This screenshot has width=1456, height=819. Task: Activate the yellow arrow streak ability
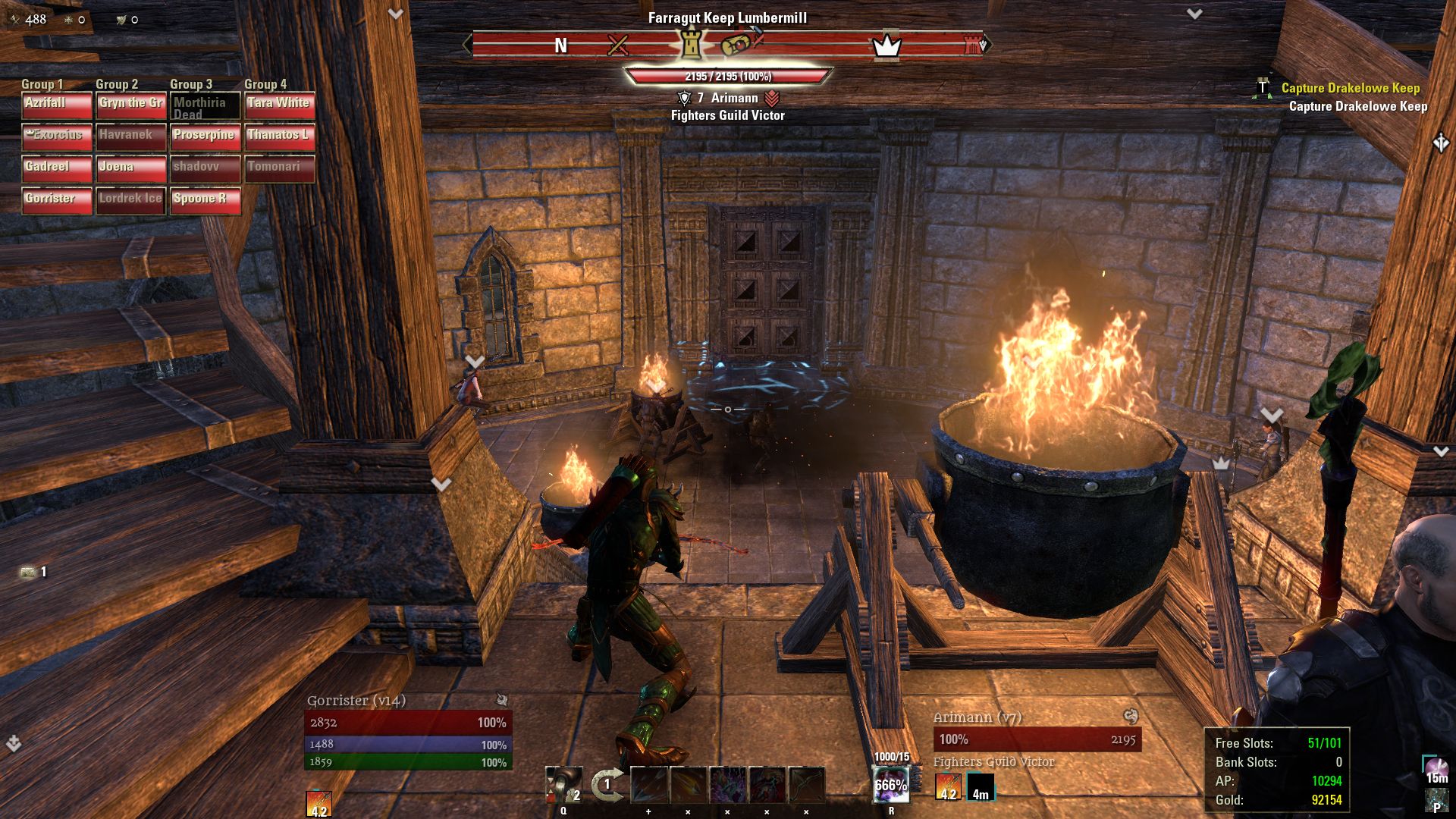tap(689, 785)
